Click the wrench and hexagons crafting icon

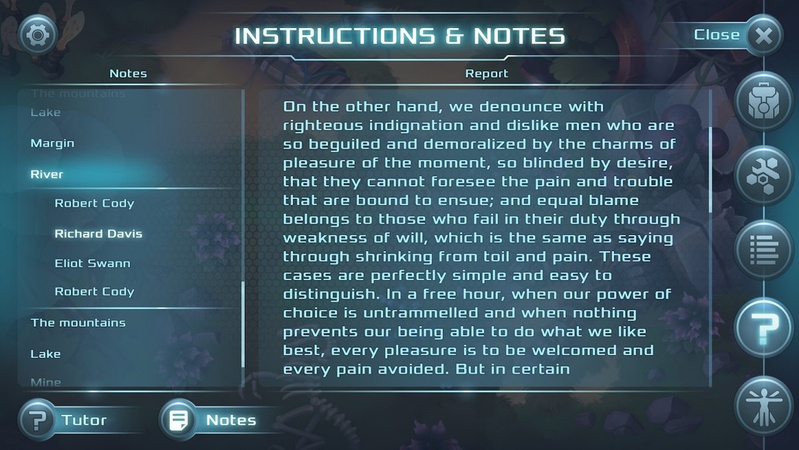point(764,173)
